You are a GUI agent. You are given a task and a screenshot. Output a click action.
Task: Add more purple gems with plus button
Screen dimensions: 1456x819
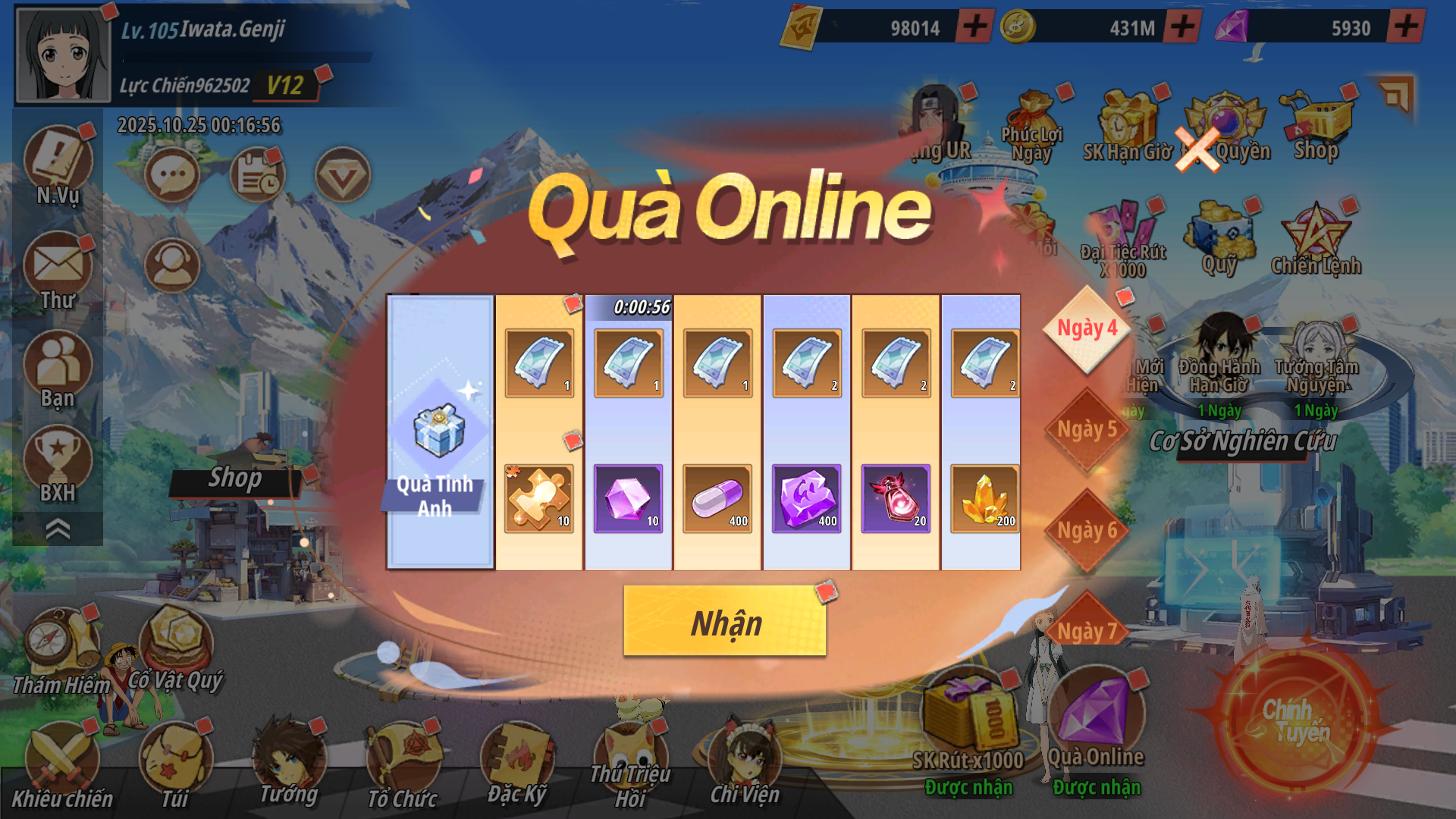pos(1406,27)
